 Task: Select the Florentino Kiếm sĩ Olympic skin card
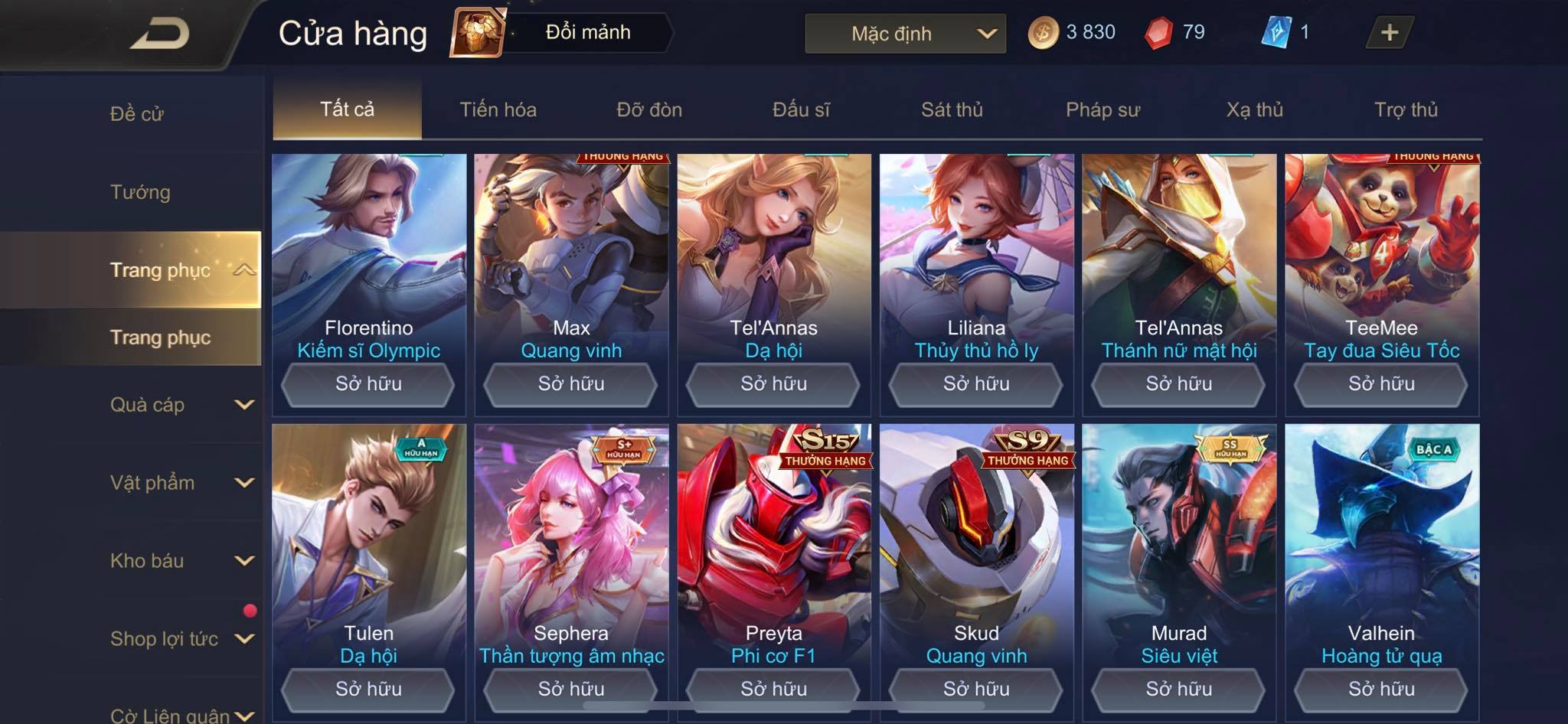pos(368,260)
